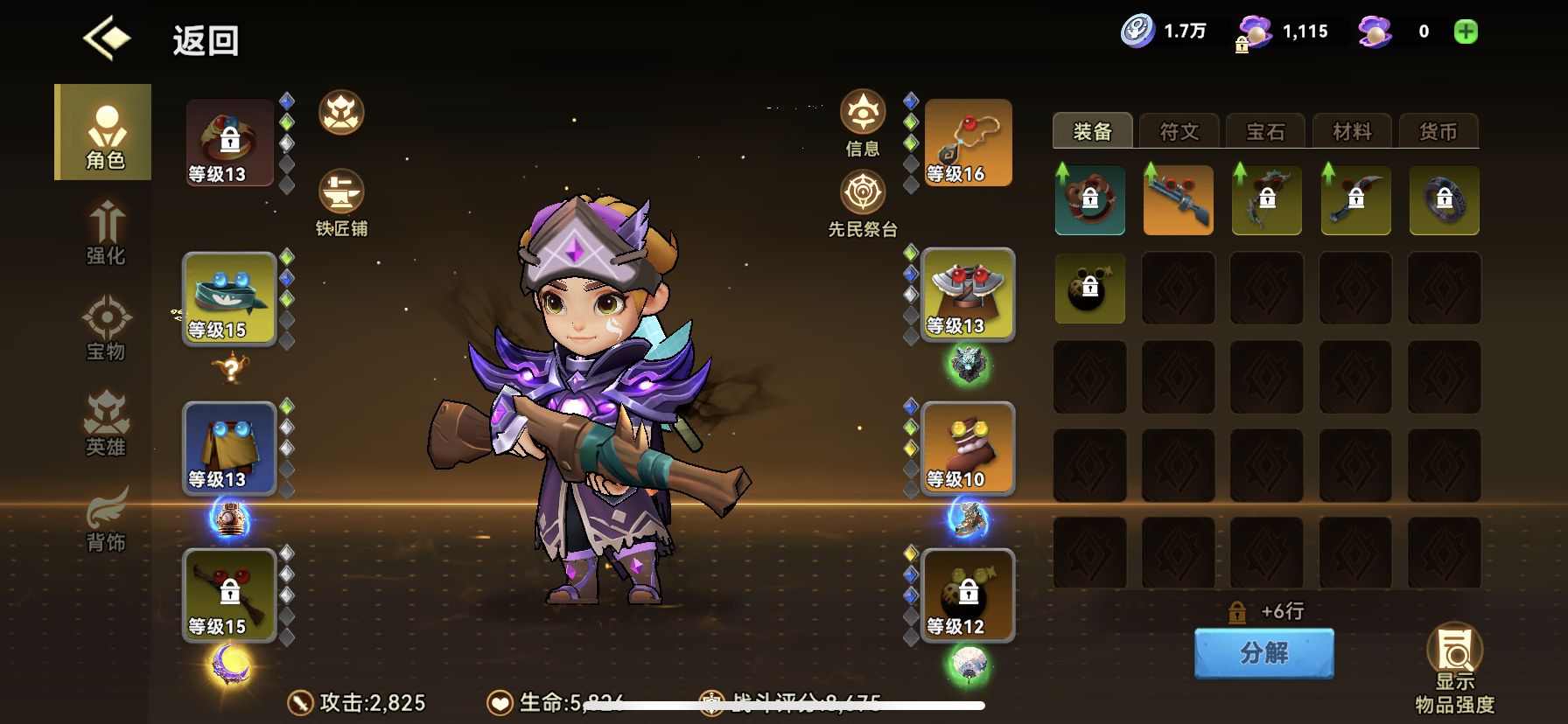Tap the lock on the bomb in inventory
This screenshot has height=724, width=1568.
tap(1090, 288)
